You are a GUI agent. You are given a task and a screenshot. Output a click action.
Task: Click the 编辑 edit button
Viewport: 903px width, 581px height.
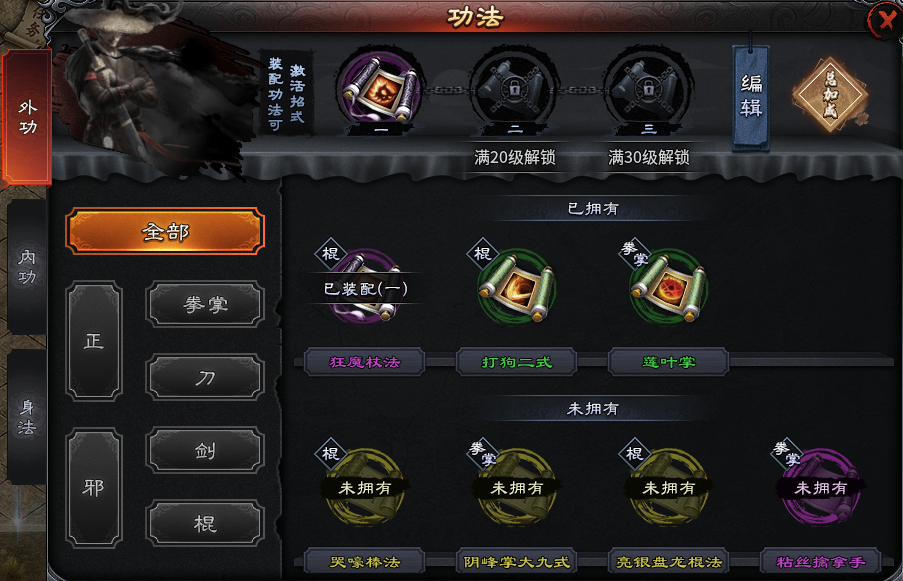pos(751,96)
